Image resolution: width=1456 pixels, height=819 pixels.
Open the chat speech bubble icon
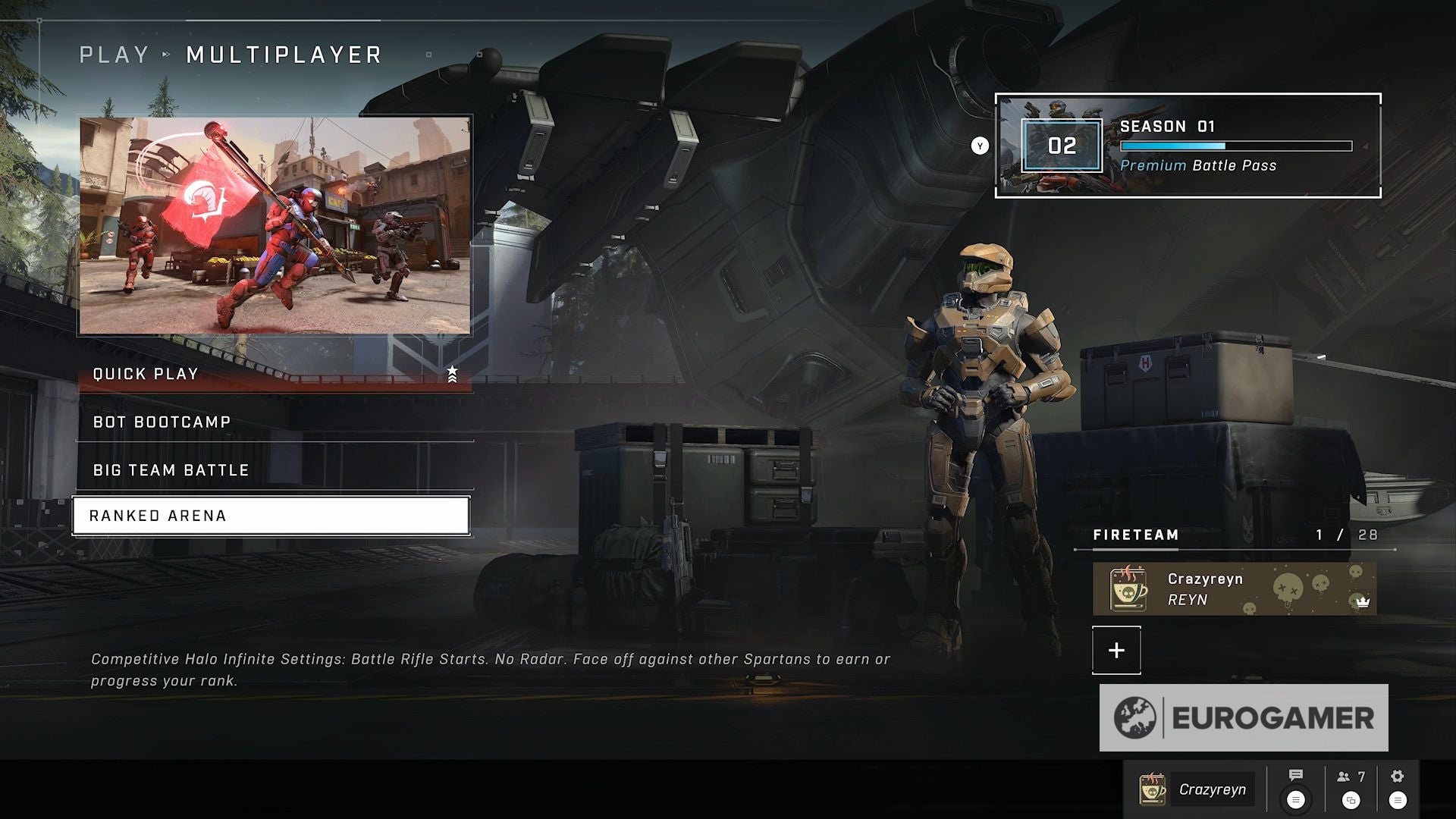tap(1295, 776)
